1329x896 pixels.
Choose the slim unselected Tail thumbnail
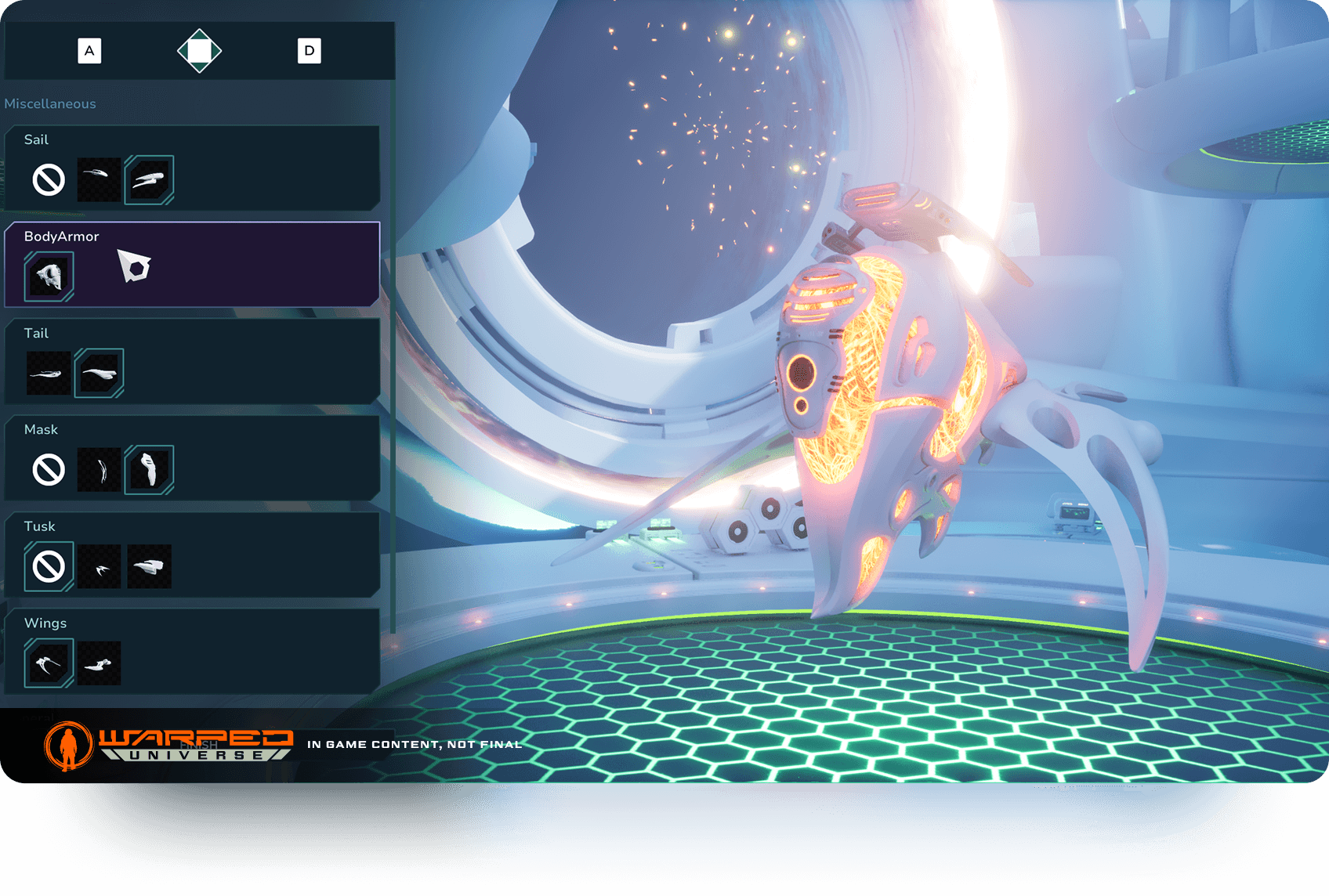[49, 374]
